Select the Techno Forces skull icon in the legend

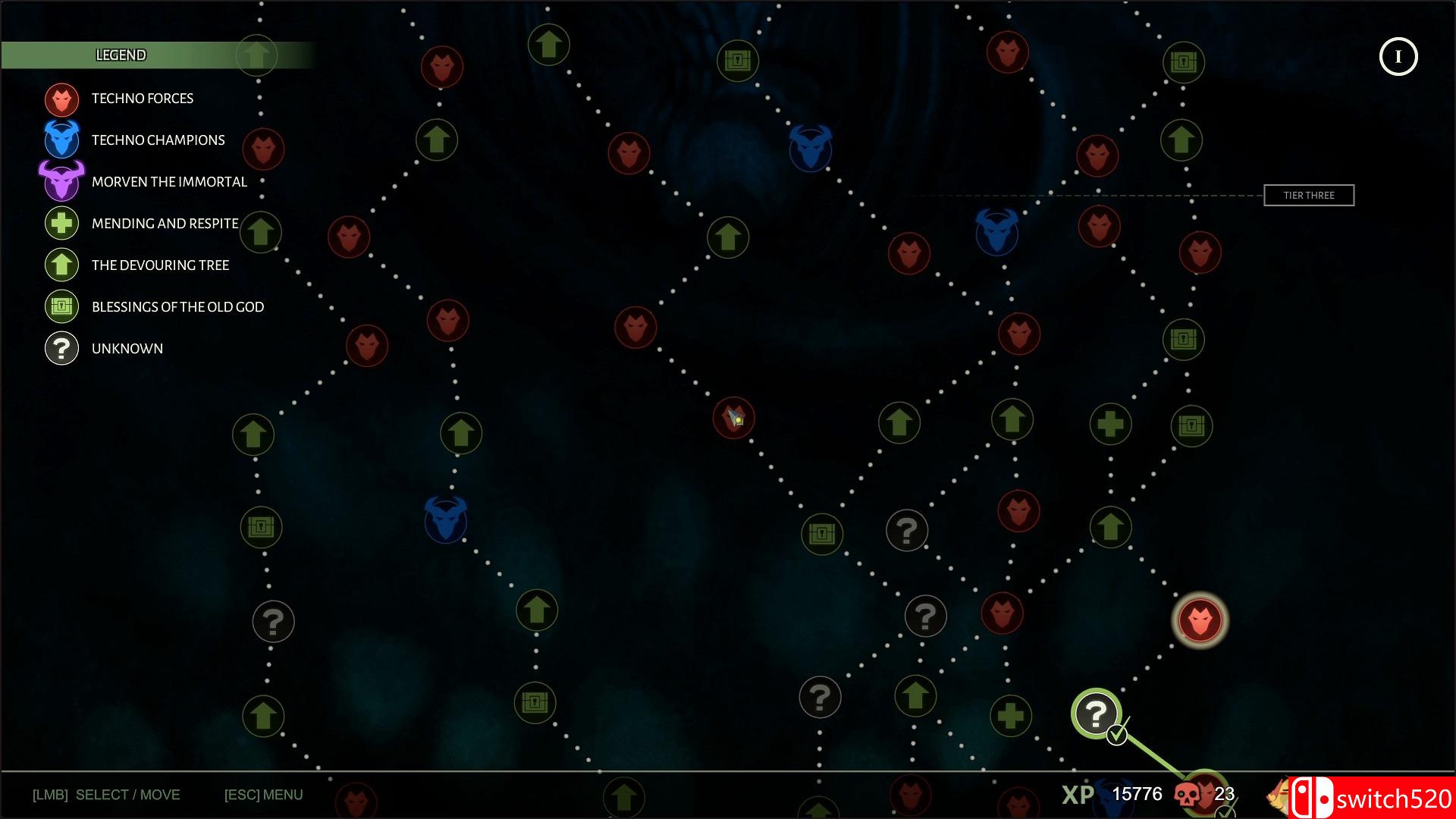[61, 98]
